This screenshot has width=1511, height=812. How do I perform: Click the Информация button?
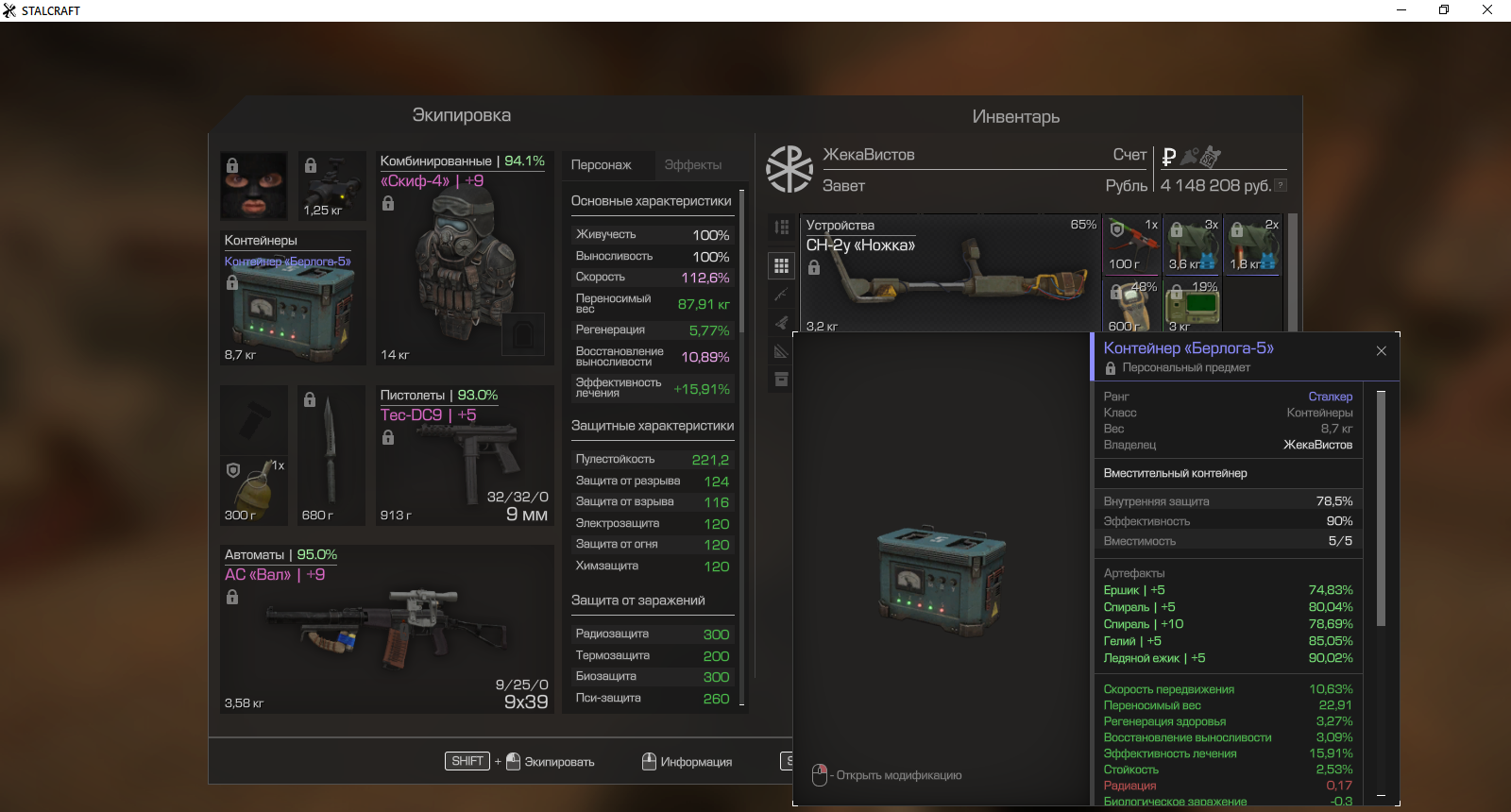pos(687,762)
